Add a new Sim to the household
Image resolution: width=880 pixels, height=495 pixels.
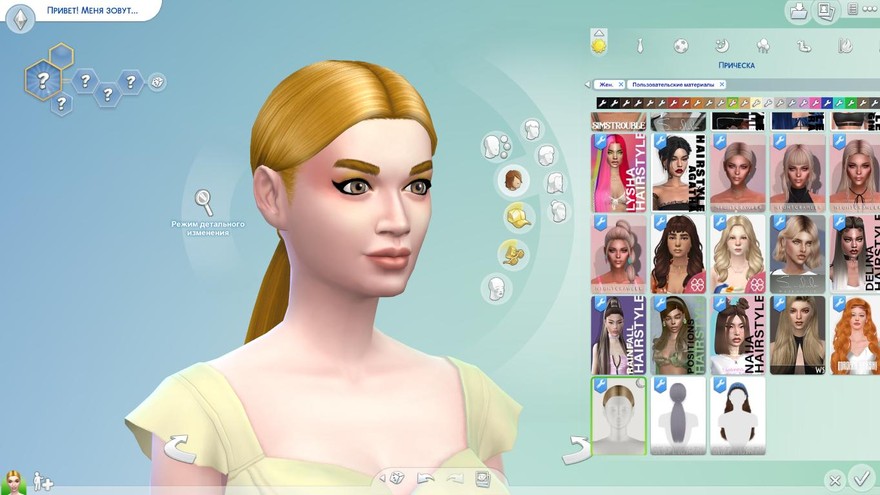pyautogui.click(x=43, y=481)
